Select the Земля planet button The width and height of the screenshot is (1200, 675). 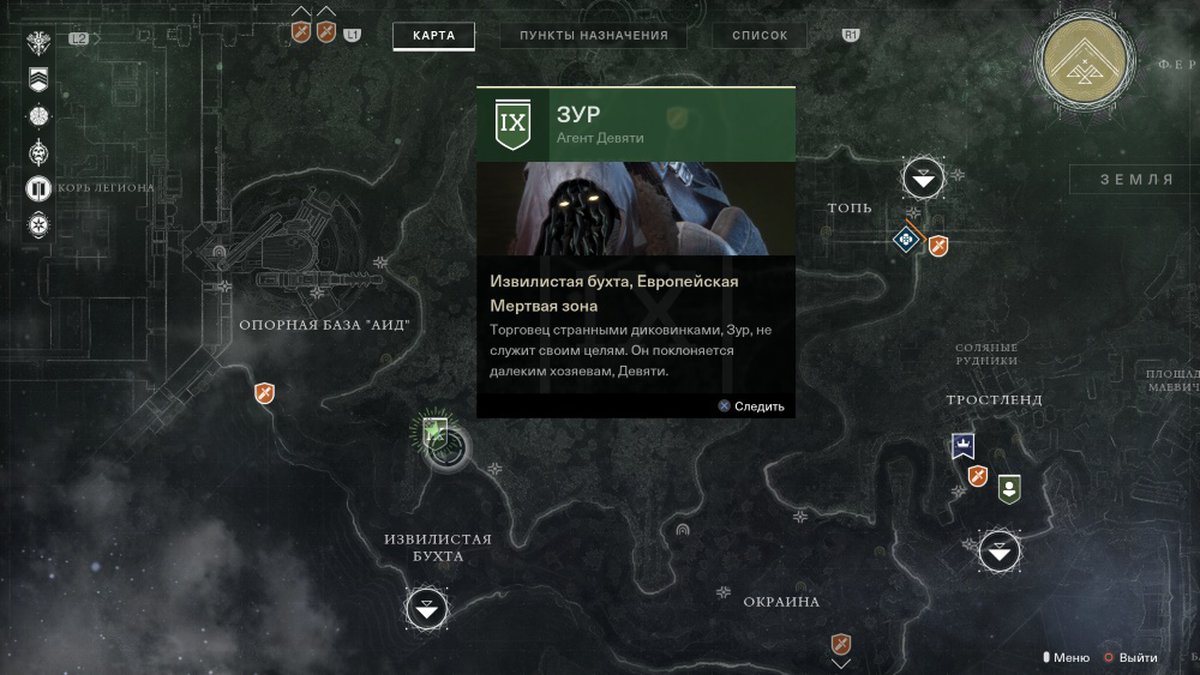[x=1136, y=180]
